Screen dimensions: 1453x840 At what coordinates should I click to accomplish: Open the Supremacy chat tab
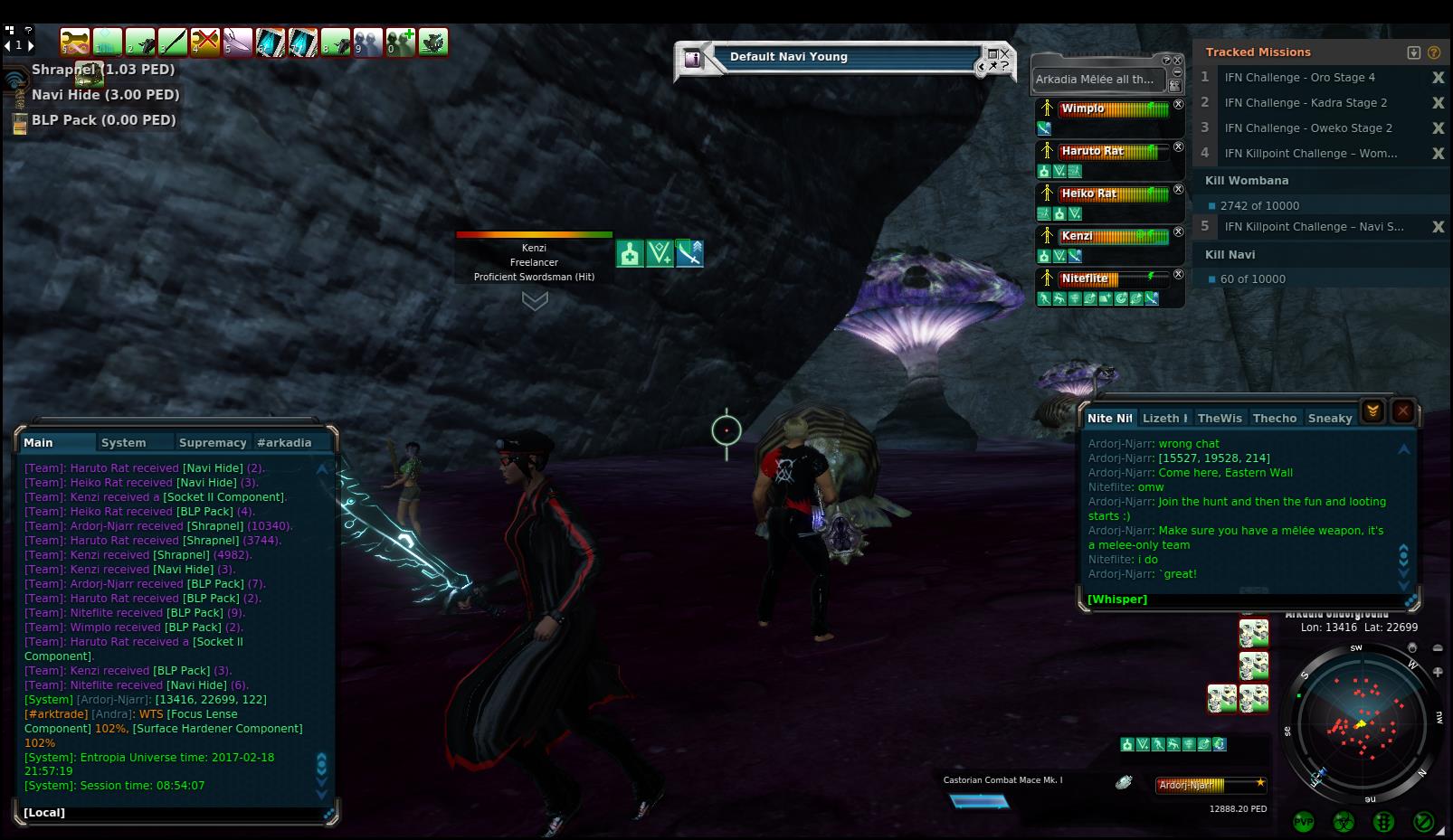click(x=213, y=442)
